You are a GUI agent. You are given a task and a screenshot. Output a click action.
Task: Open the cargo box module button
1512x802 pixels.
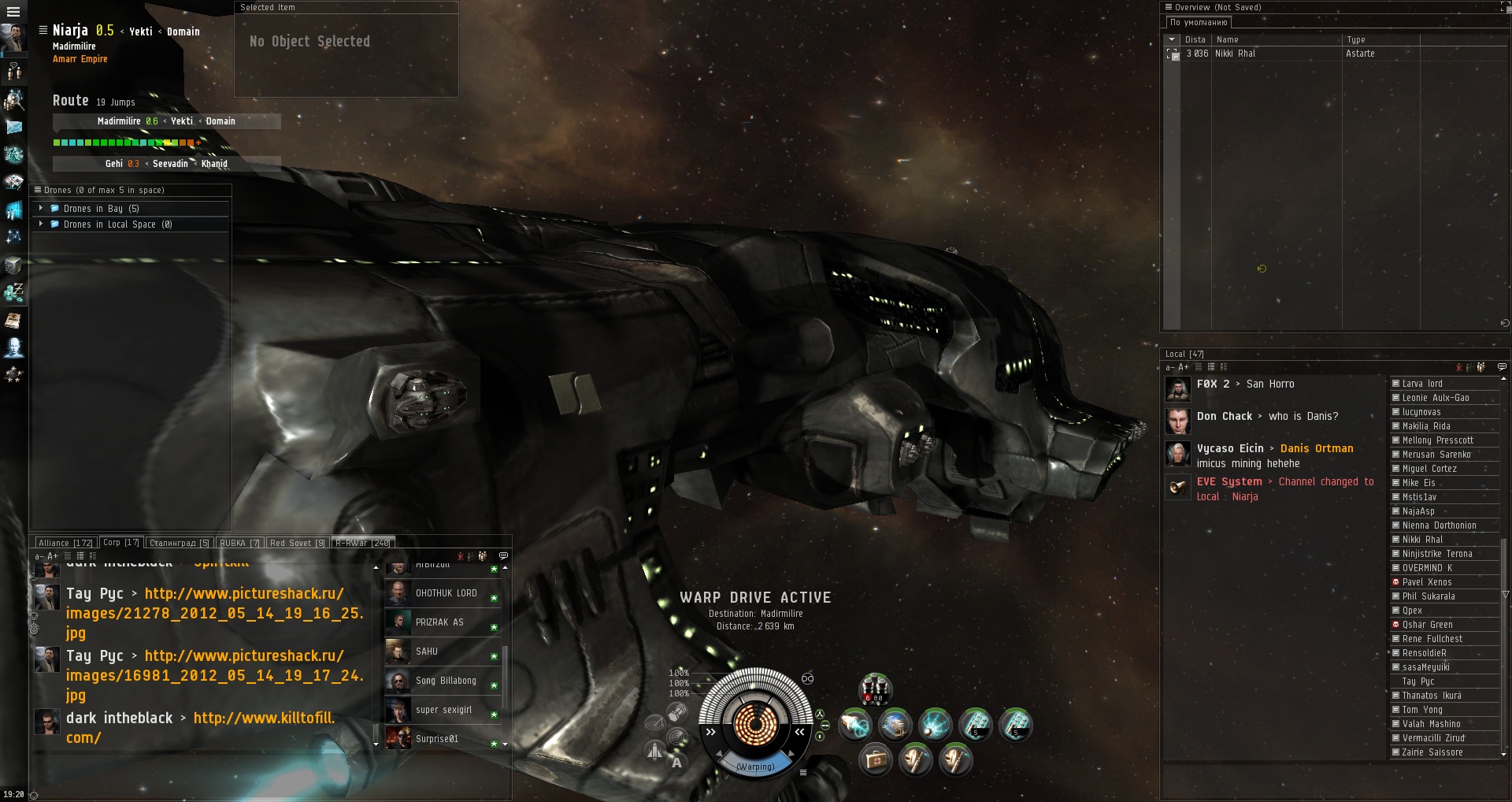tap(875, 759)
